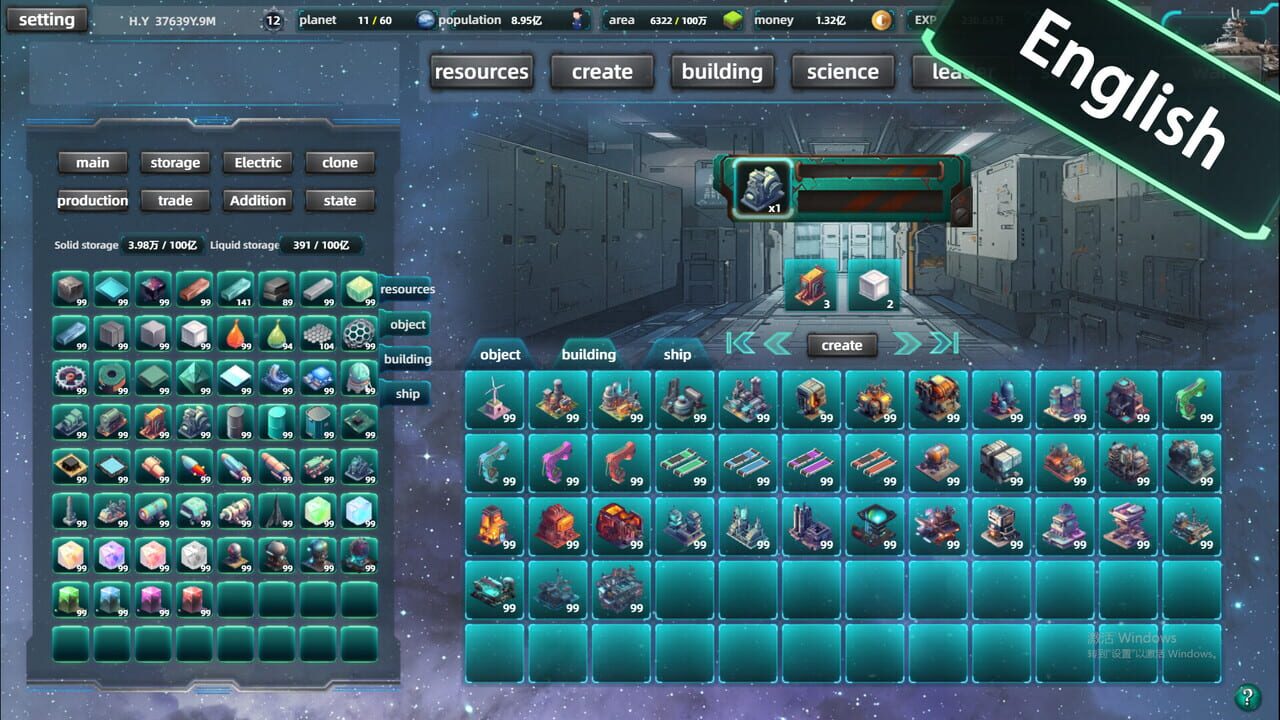
Task: Select the honeycomb mesh resource
Action: (318, 333)
